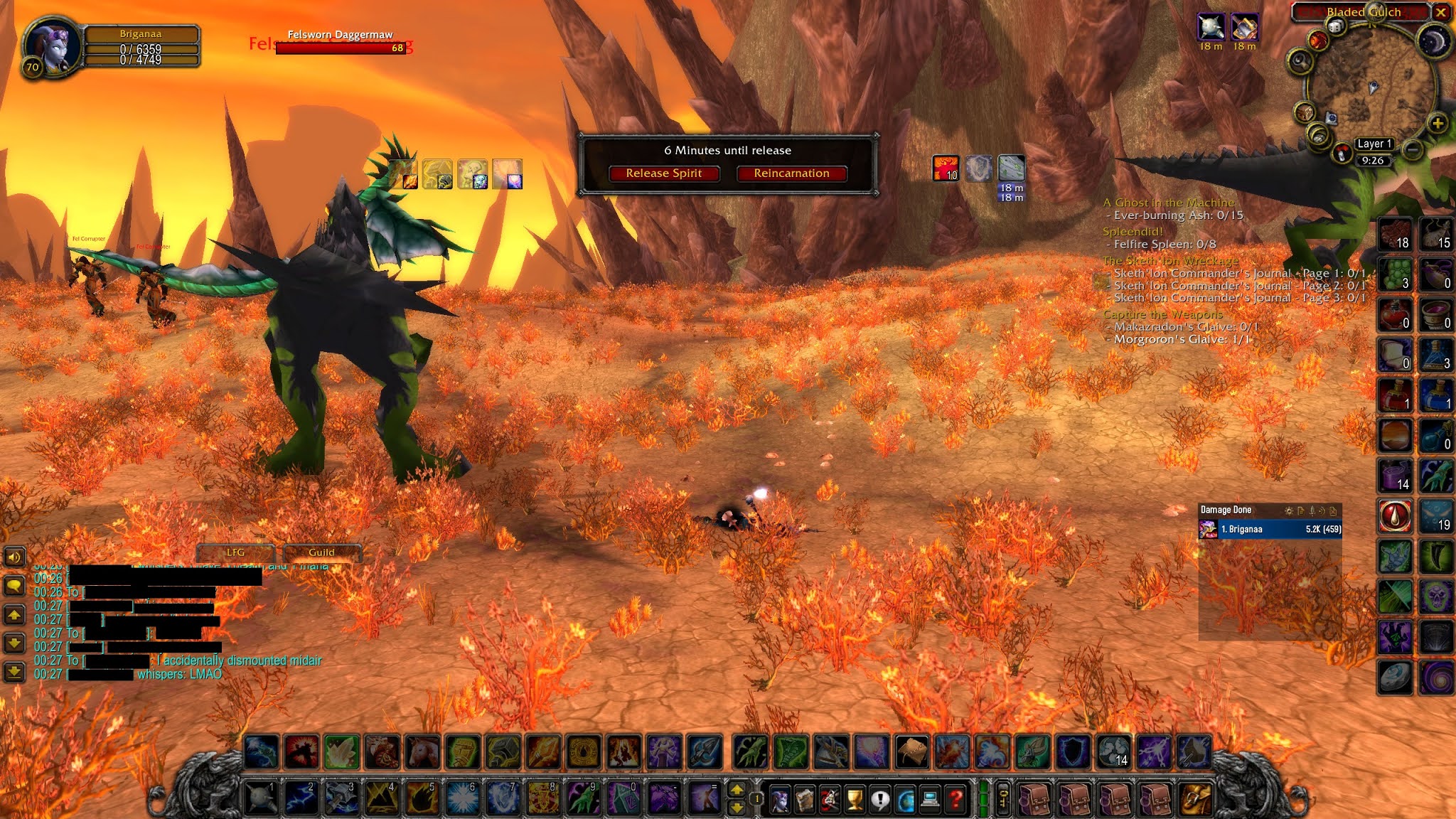Open the red question mark help button

(x=955, y=800)
